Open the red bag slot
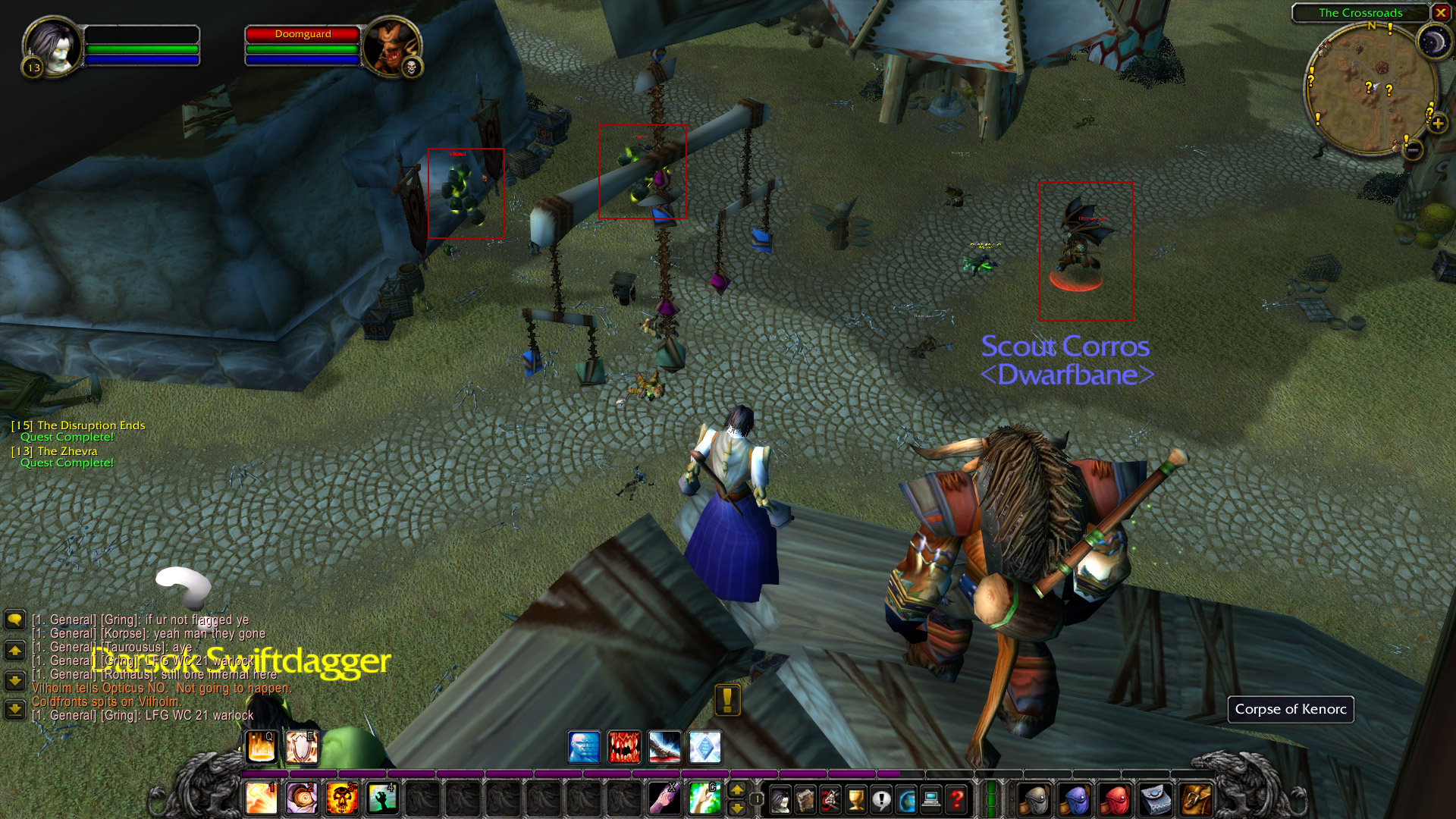The width and height of the screenshot is (1456, 819). pyautogui.click(x=1115, y=799)
